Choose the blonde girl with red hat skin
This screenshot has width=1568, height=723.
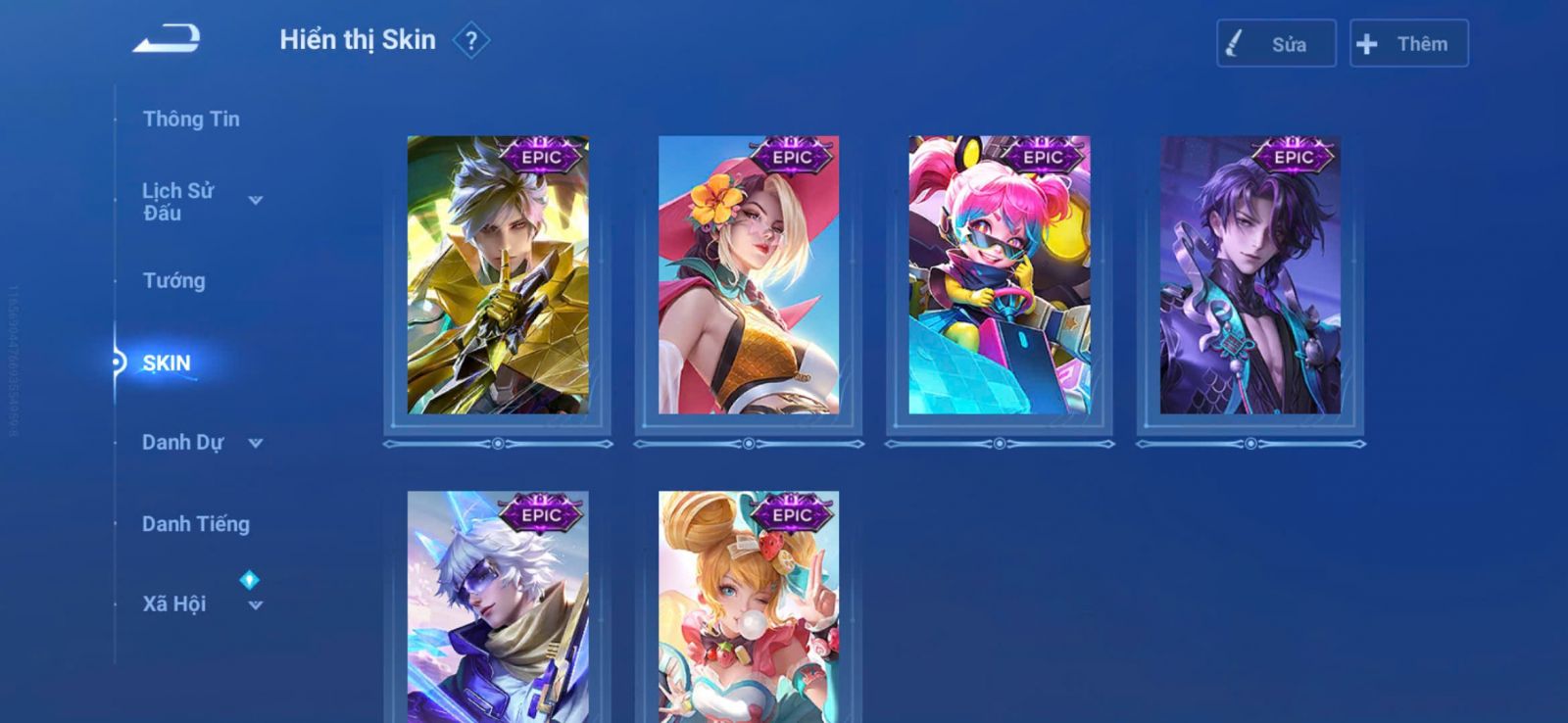tap(749, 275)
